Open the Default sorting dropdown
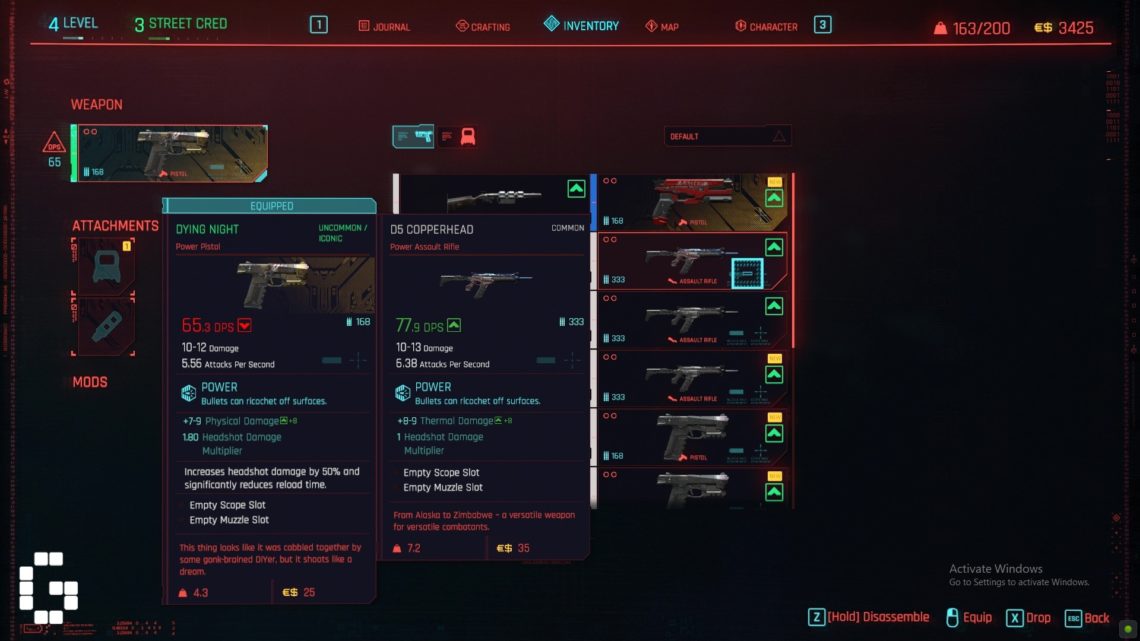The height and width of the screenshot is (641, 1140). 727,136
